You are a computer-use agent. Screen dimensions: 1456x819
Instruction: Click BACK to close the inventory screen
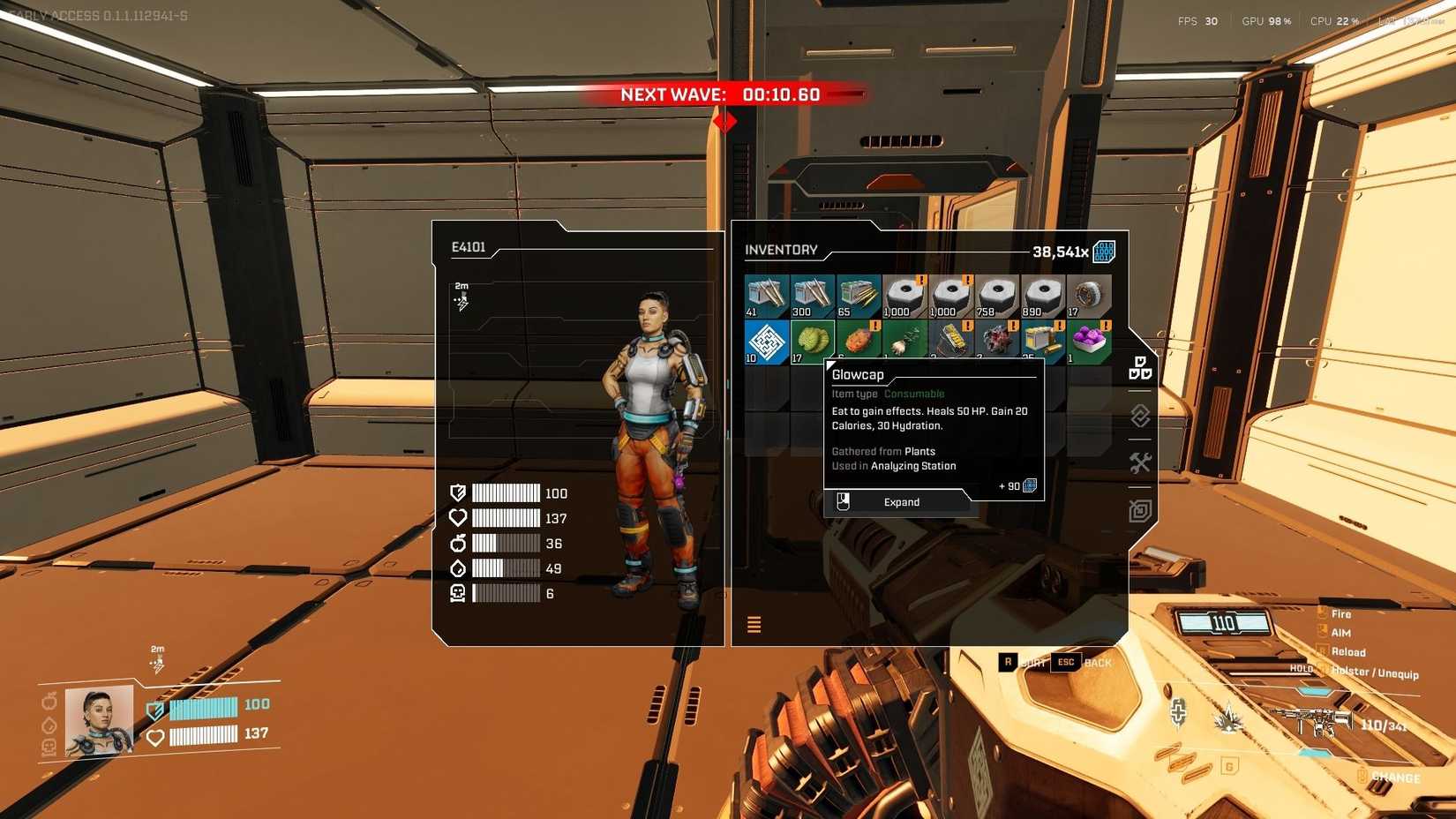[x=1097, y=662]
